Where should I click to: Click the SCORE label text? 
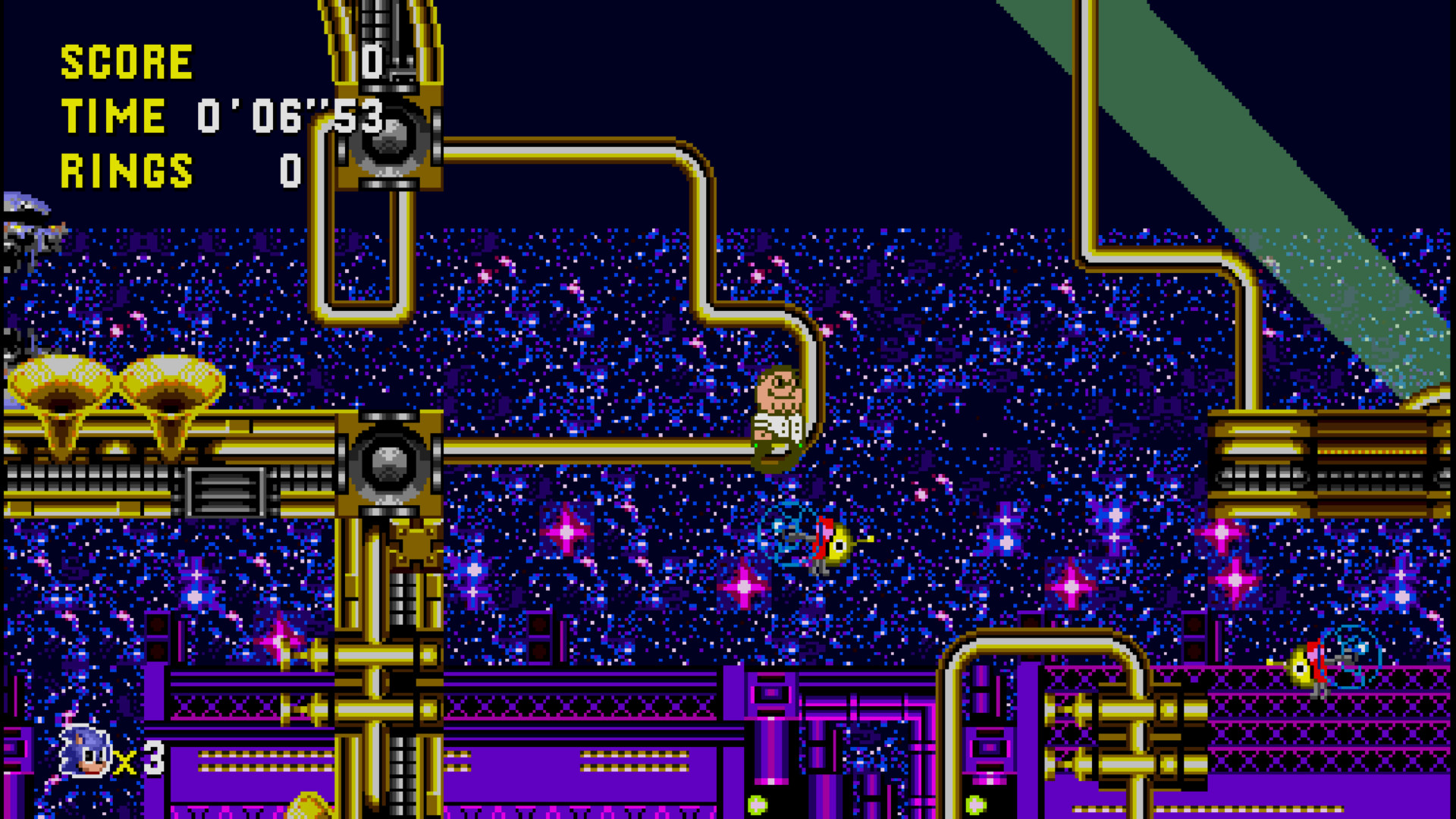125,61
